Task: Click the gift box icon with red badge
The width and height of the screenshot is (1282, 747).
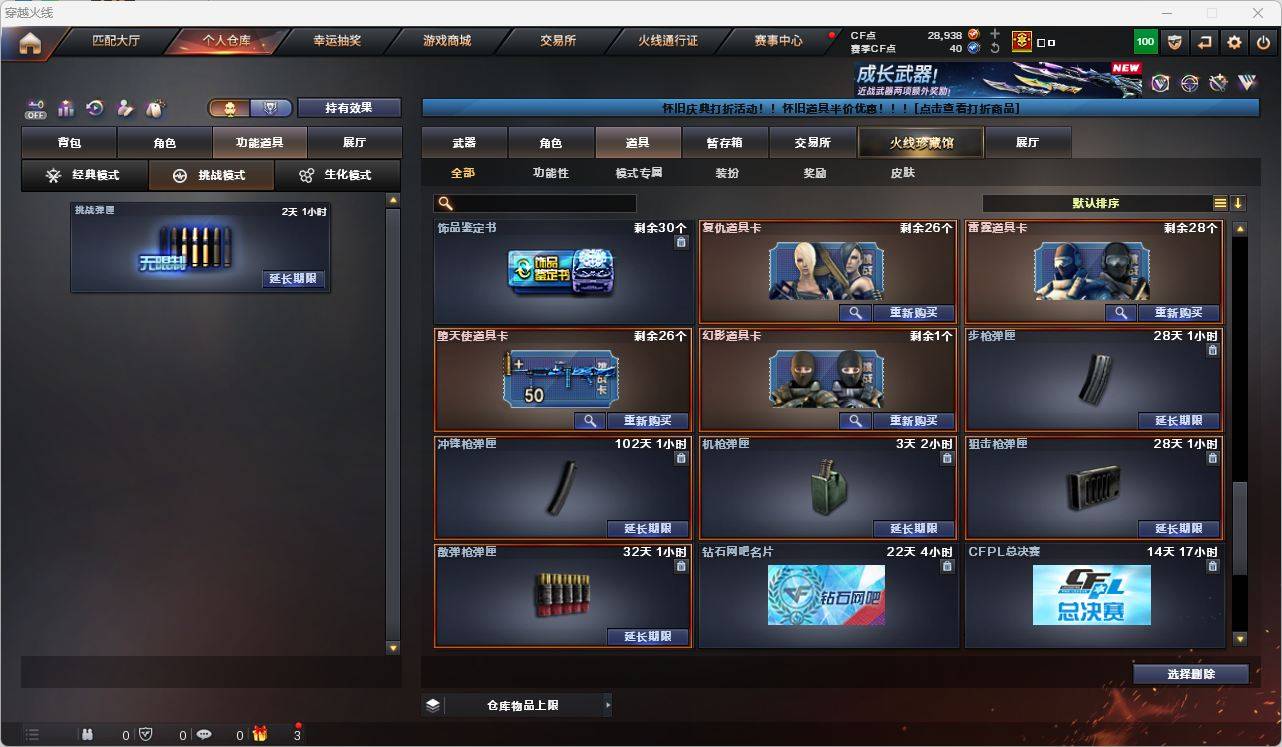Action: [259, 734]
